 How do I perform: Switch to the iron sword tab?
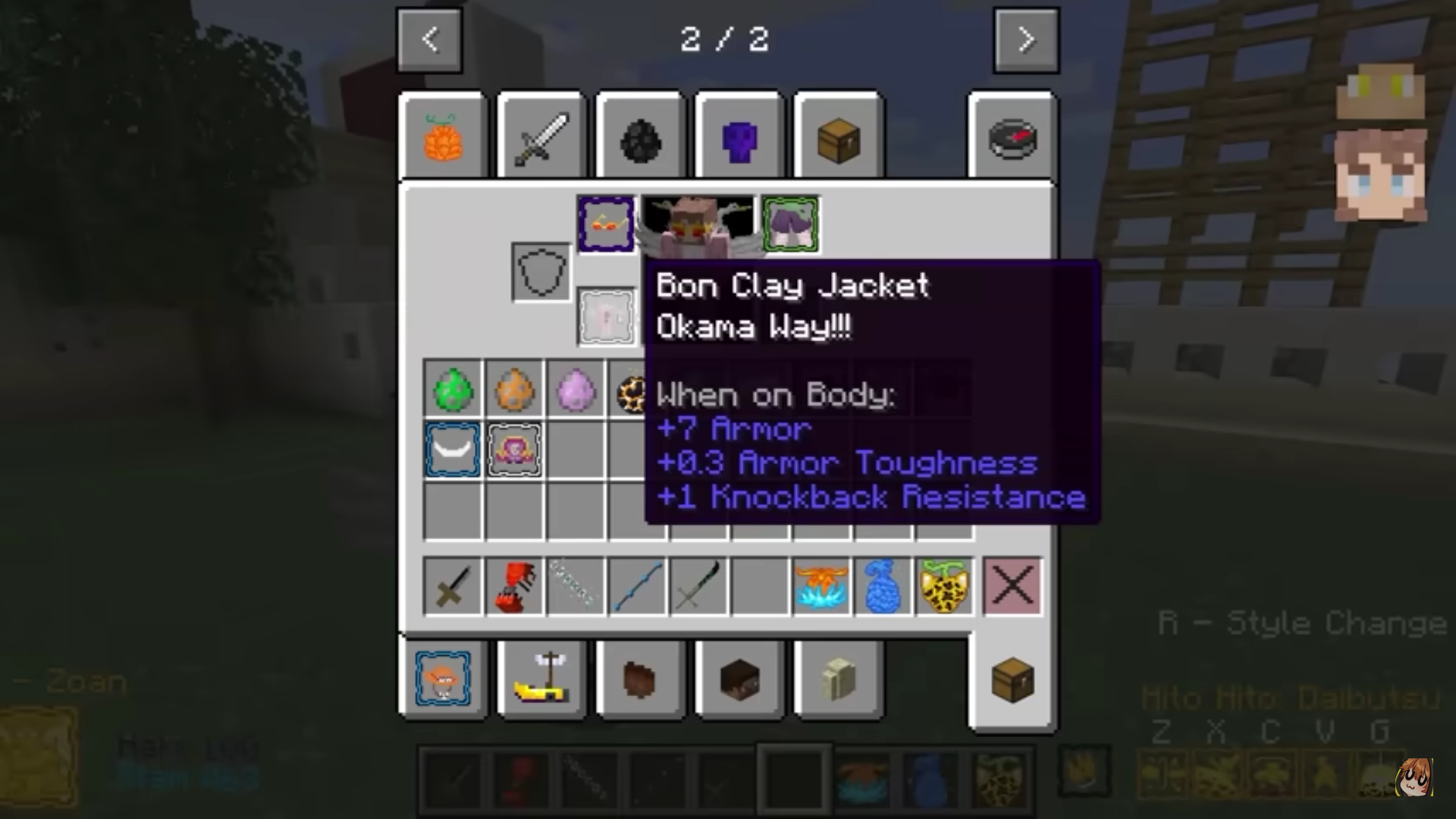tap(541, 139)
